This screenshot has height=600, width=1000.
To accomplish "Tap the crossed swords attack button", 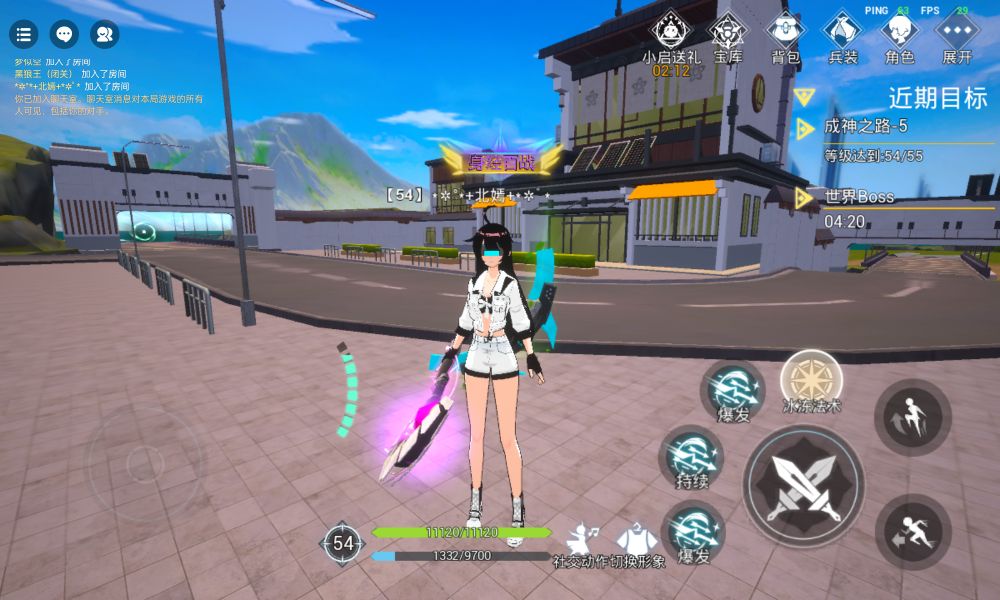I will [x=803, y=486].
